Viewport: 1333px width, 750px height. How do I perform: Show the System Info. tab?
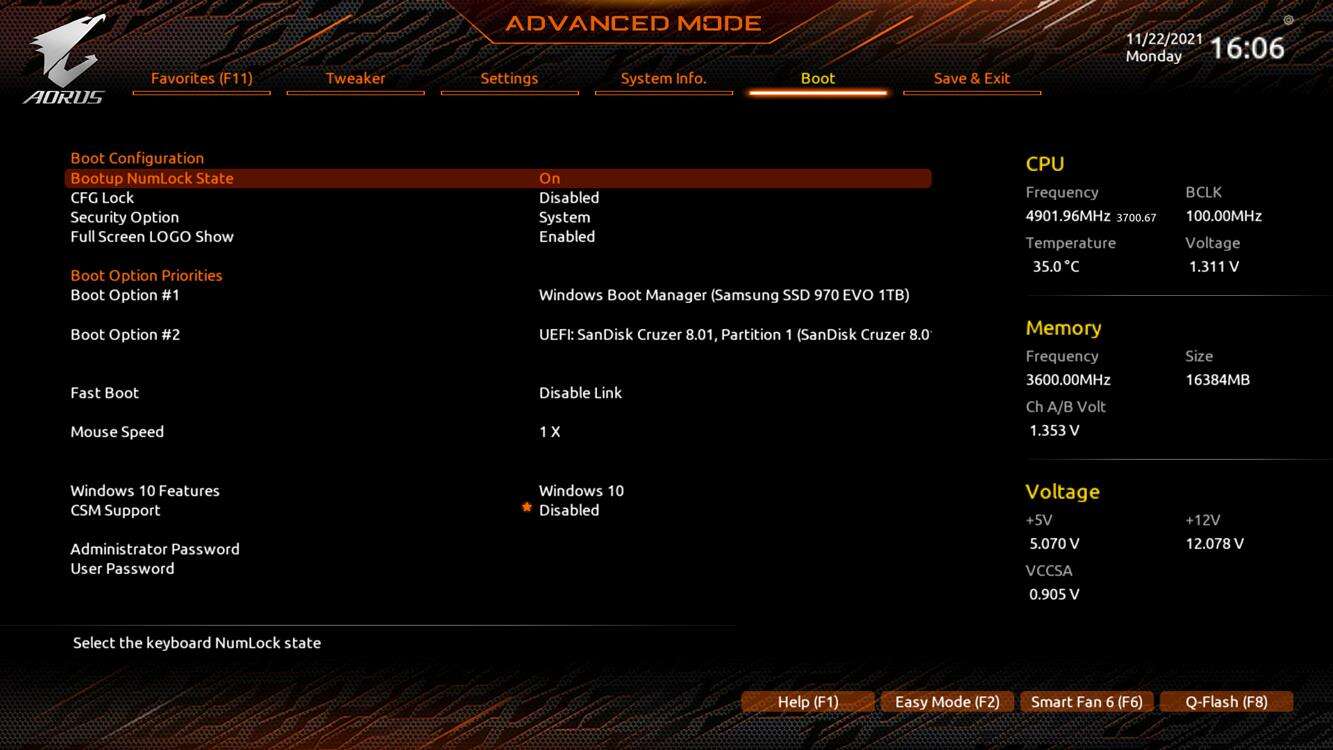click(x=663, y=78)
